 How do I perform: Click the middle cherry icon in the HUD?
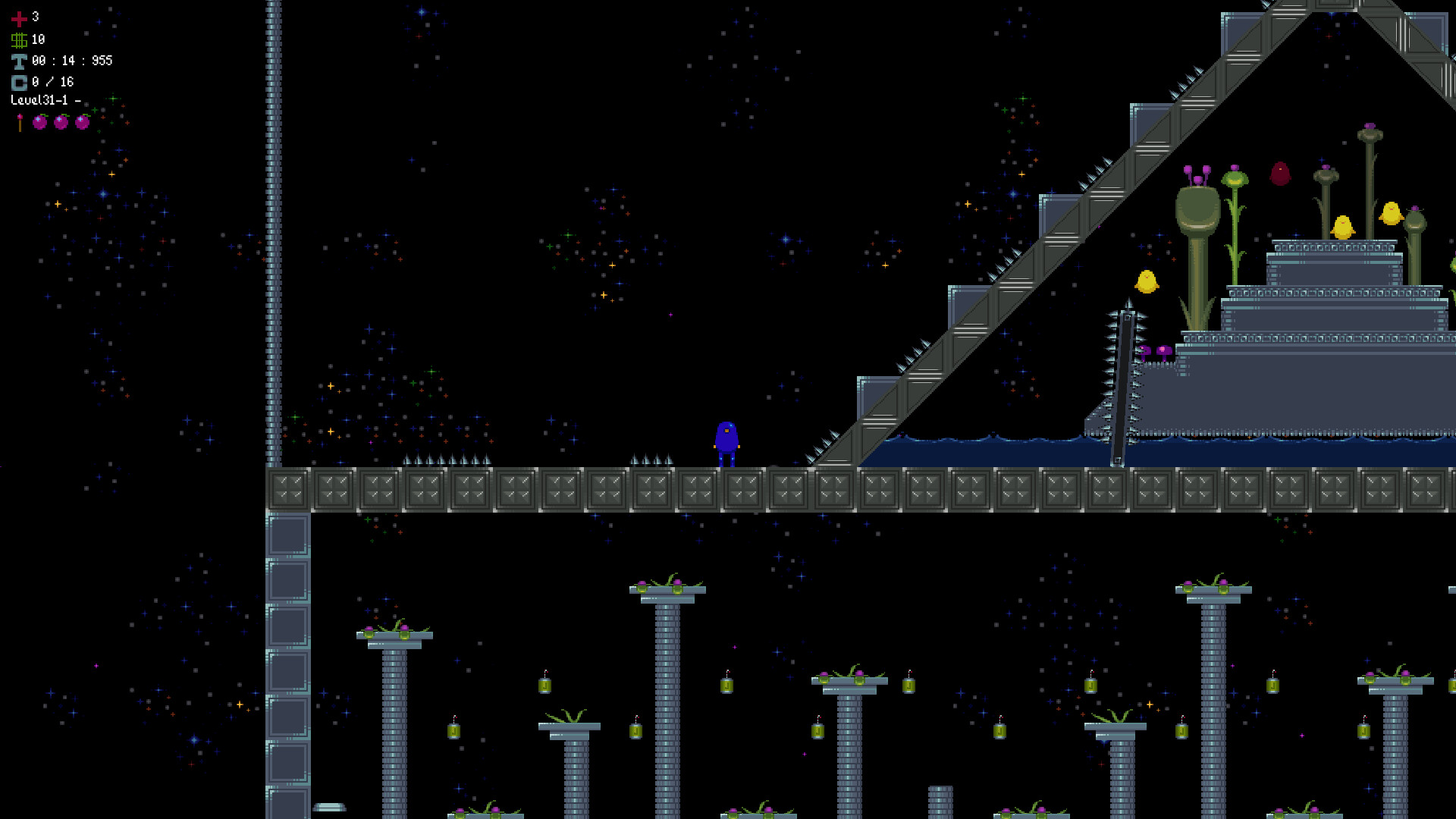pyautogui.click(x=61, y=122)
